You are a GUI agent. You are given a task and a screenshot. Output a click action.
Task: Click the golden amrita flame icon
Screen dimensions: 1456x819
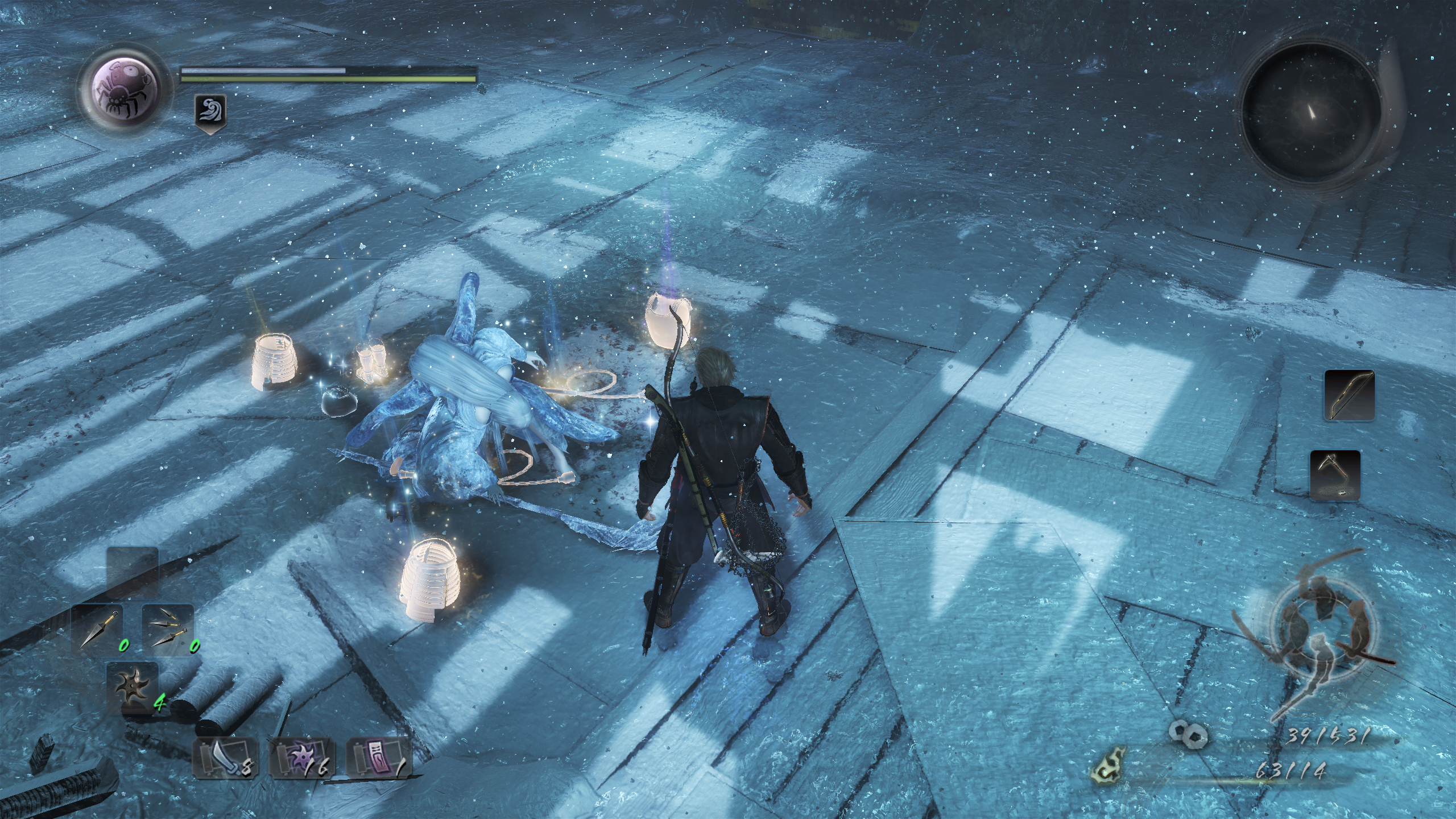(1108, 772)
